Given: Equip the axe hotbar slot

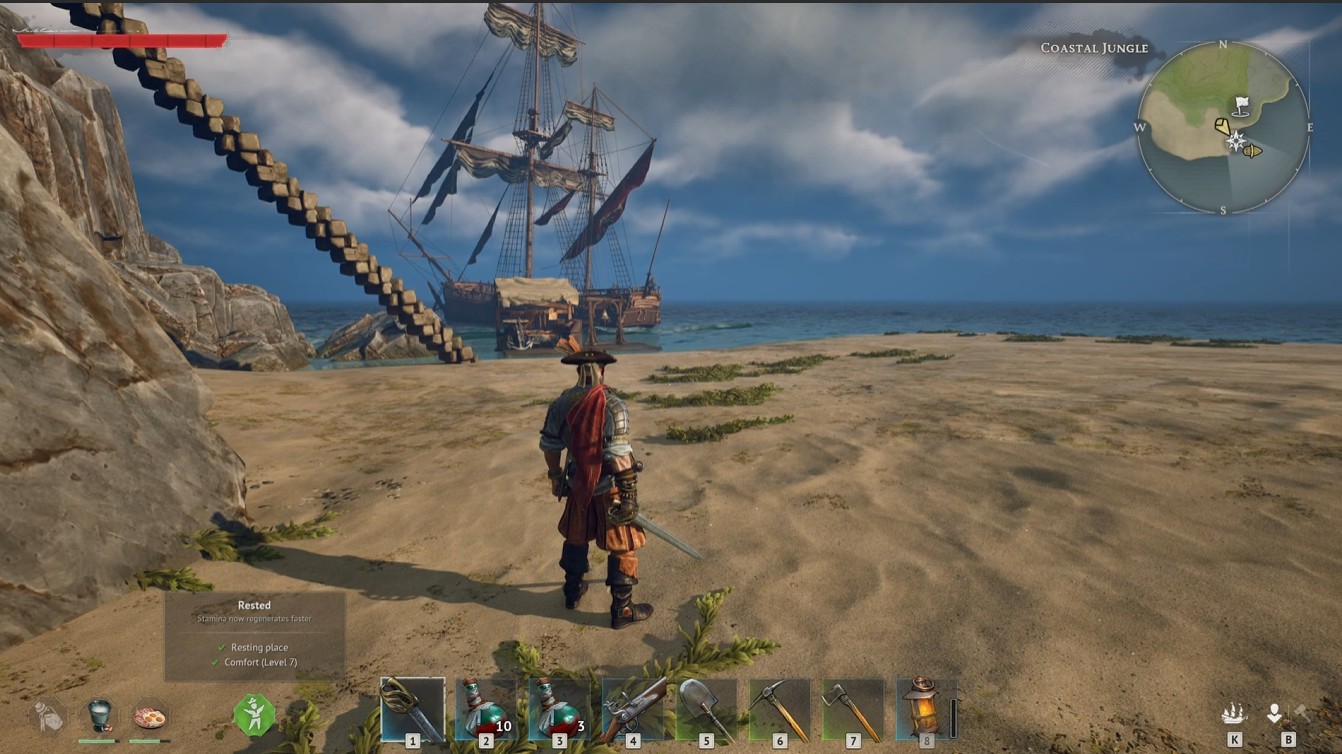Looking at the screenshot, I should coord(853,709).
